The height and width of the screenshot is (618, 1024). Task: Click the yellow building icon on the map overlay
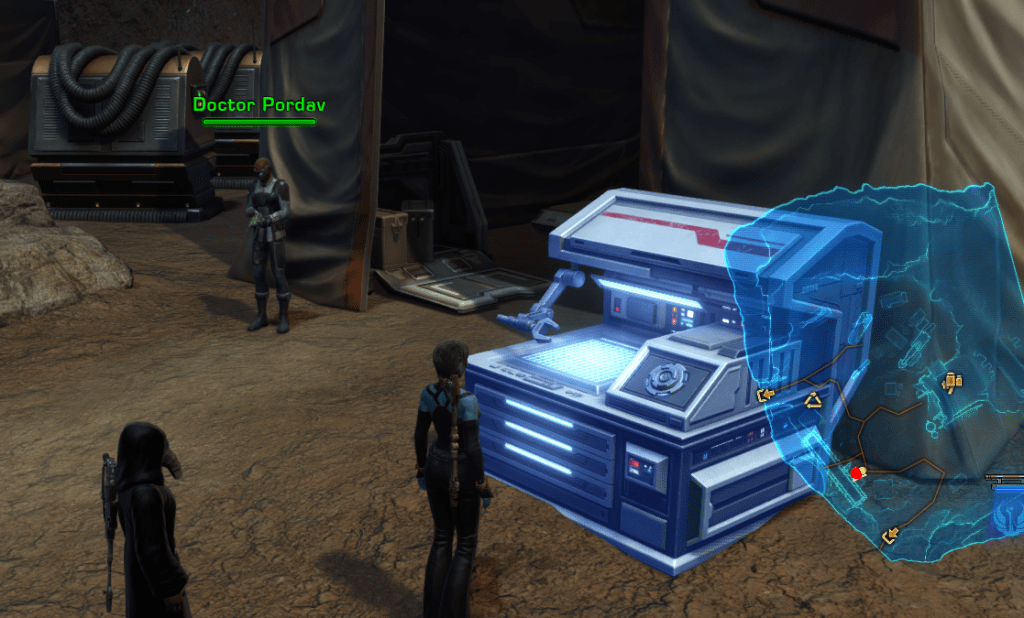pos(952,381)
